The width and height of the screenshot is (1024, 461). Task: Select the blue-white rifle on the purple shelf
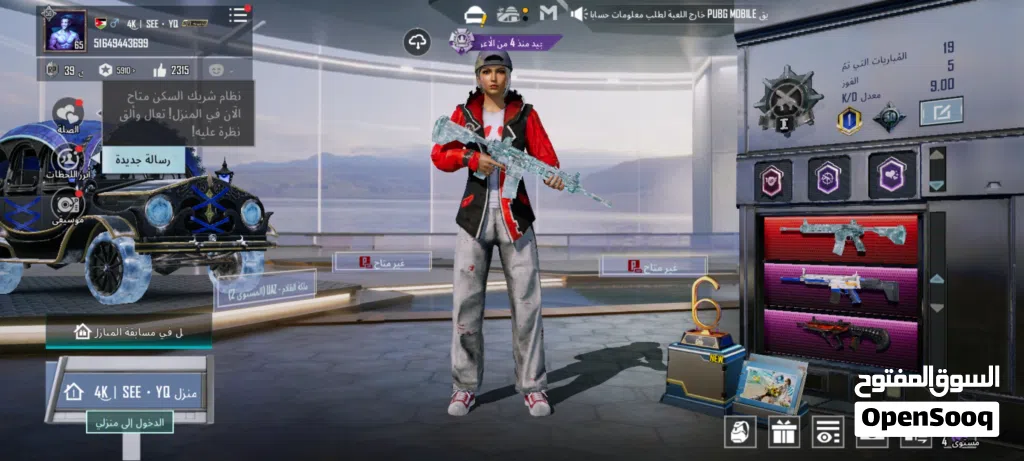pyautogui.click(x=840, y=288)
